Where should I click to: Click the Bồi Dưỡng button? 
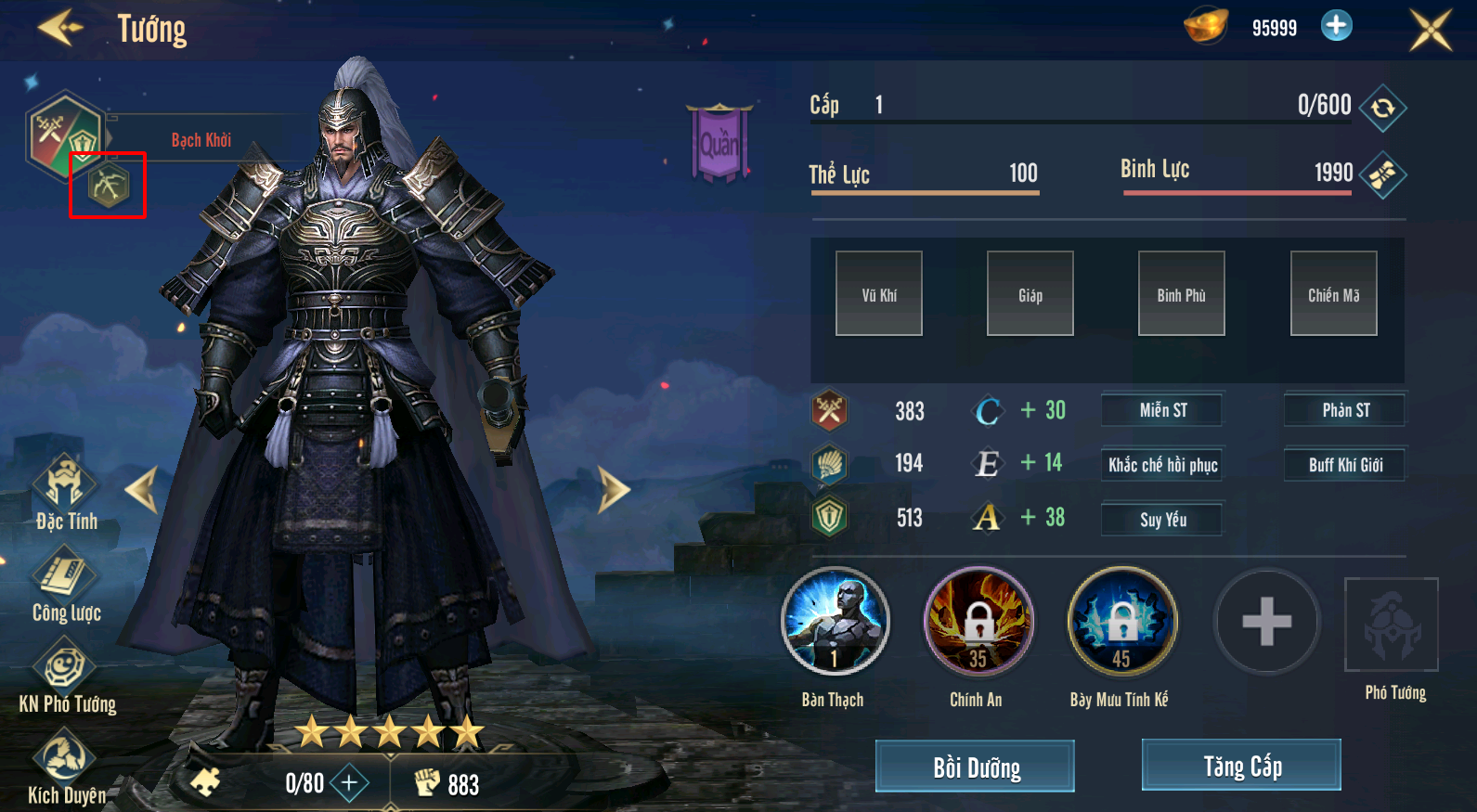tap(975, 767)
